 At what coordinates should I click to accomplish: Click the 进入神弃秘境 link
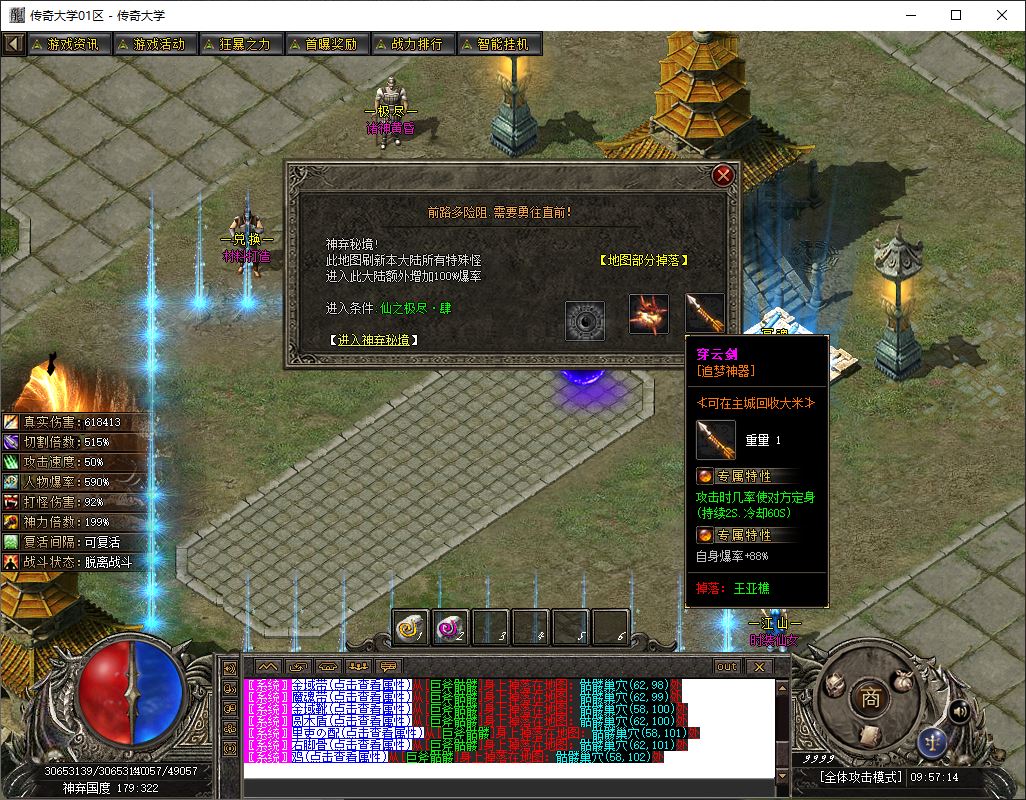click(373, 340)
